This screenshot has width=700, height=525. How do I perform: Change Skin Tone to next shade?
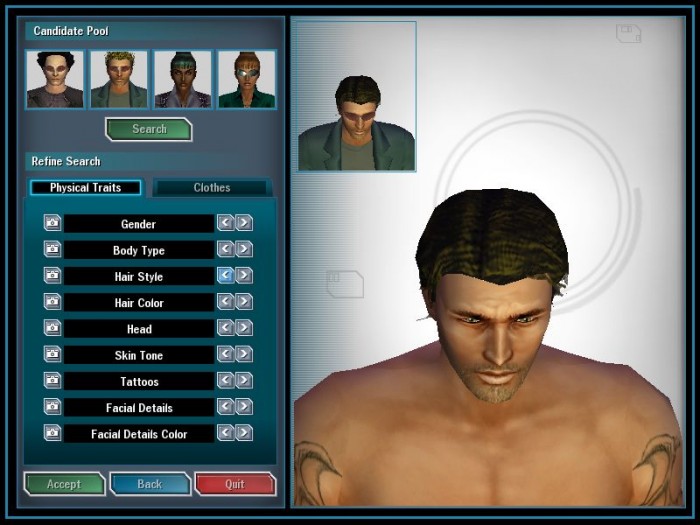coord(244,354)
